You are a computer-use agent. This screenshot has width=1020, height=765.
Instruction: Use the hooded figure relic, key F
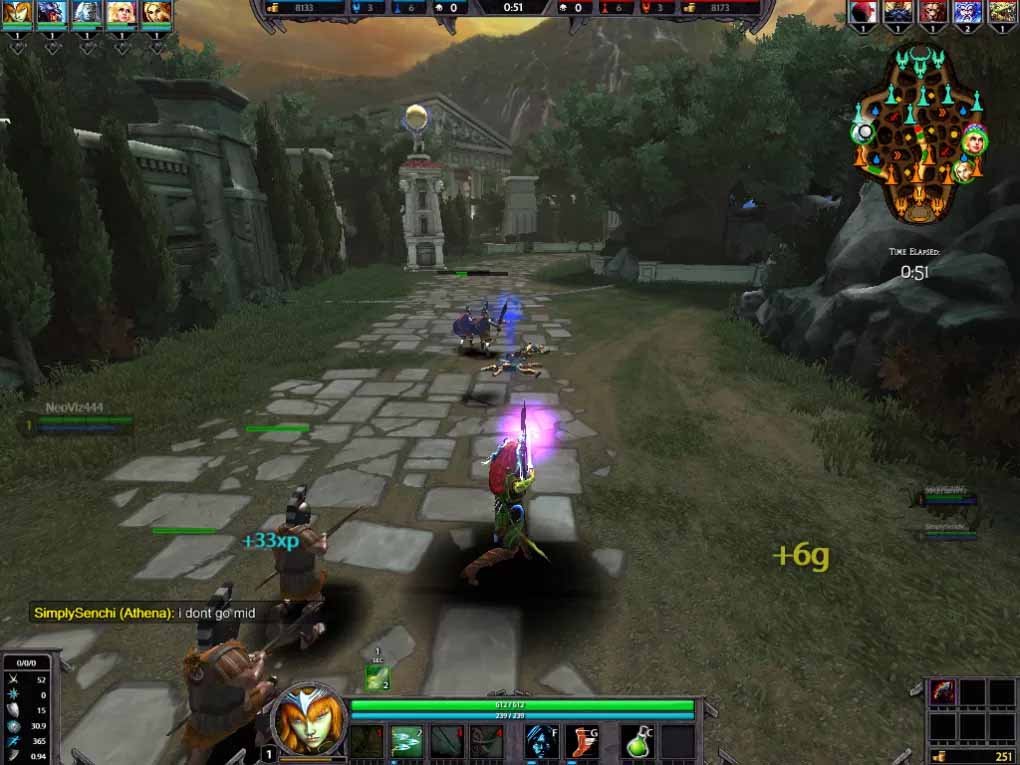coord(541,741)
